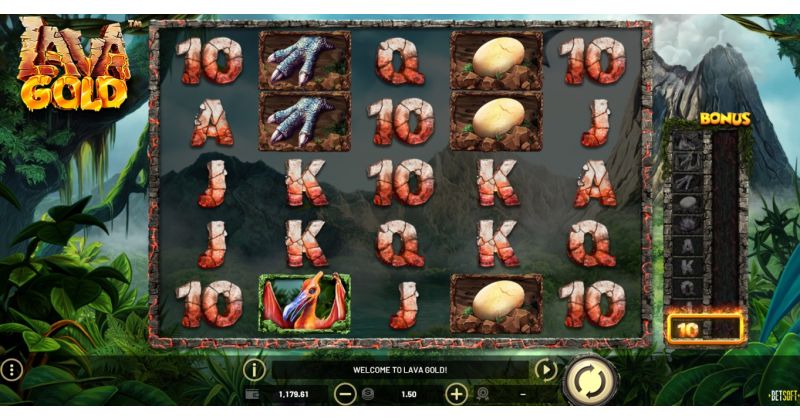Activate the autoplay arrow button
Viewport: 800px width, 420px height.
pyautogui.click(x=544, y=369)
